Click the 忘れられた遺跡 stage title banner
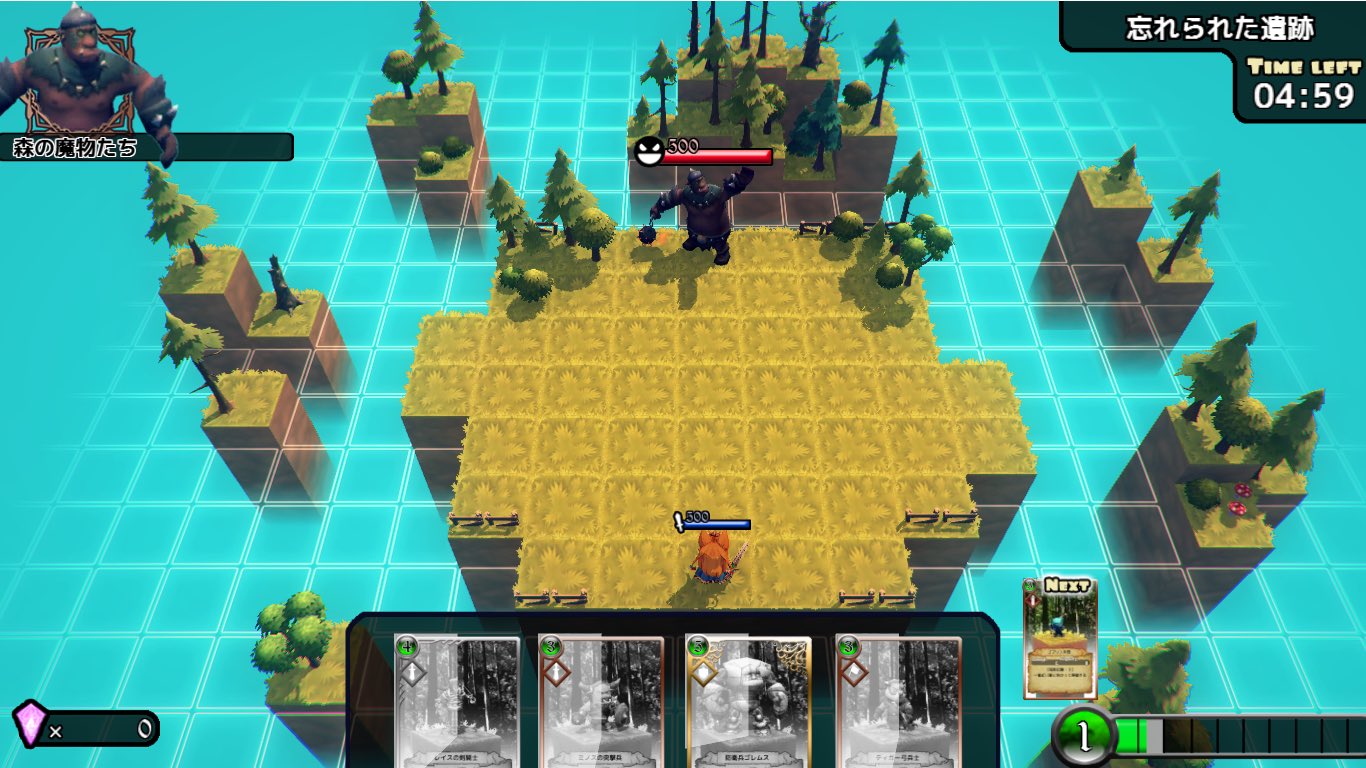The width and height of the screenshot is (1366, 768). 1221,30
